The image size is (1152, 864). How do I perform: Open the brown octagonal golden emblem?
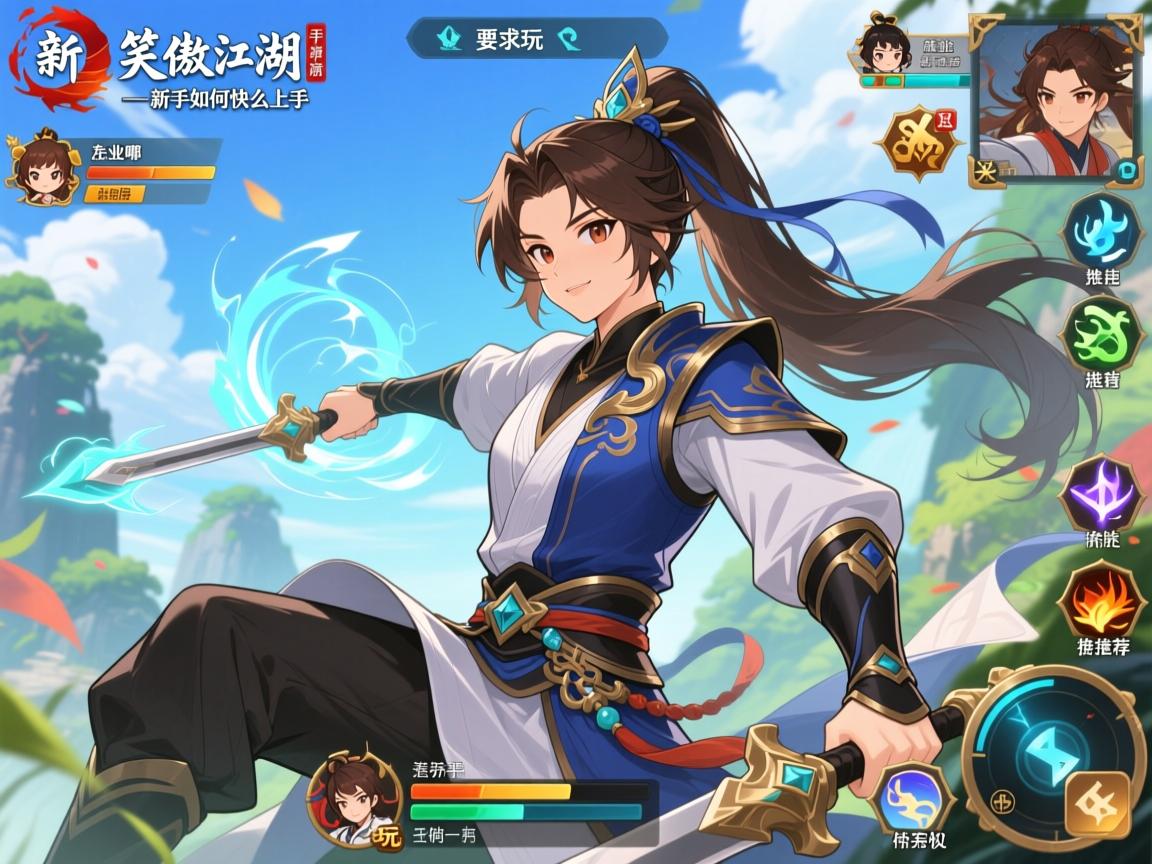tap(918, 145)
